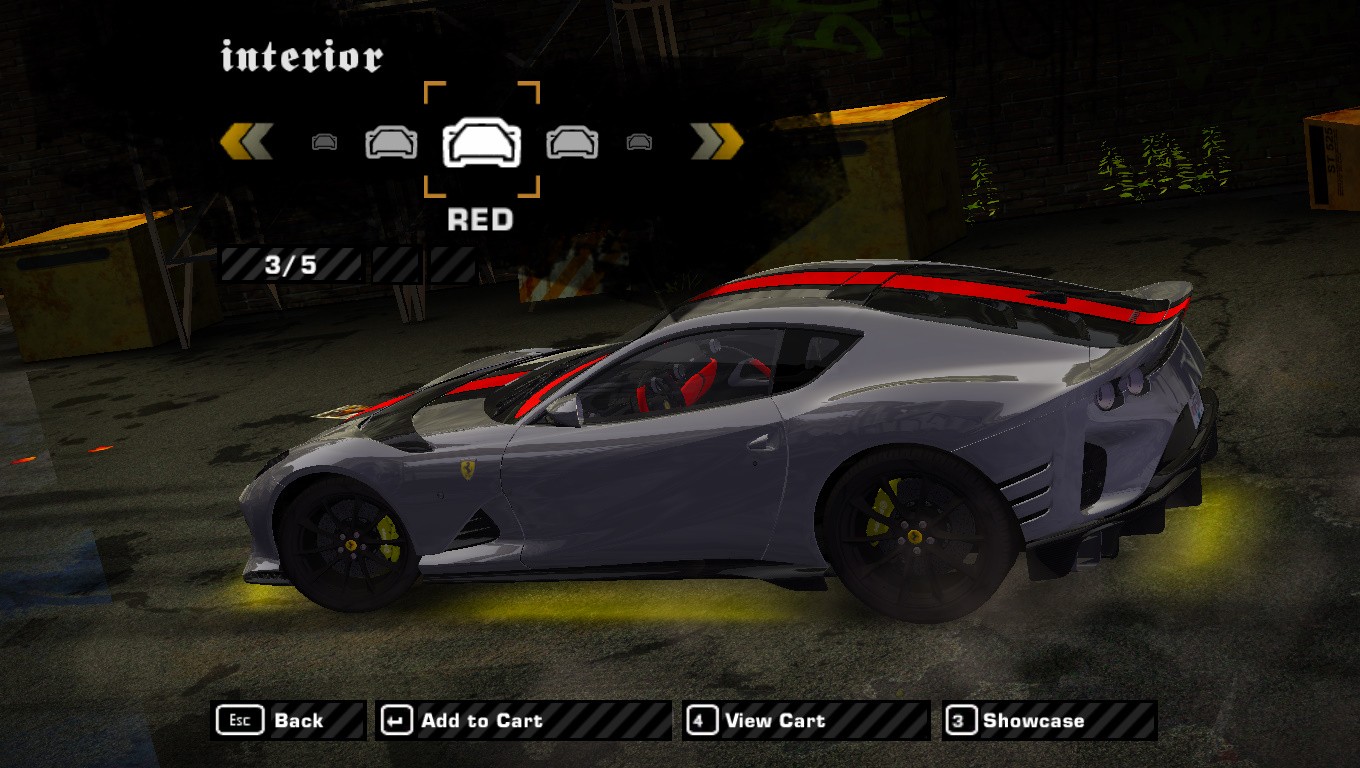Enter Showcase mode for the car

(1048, 720)
